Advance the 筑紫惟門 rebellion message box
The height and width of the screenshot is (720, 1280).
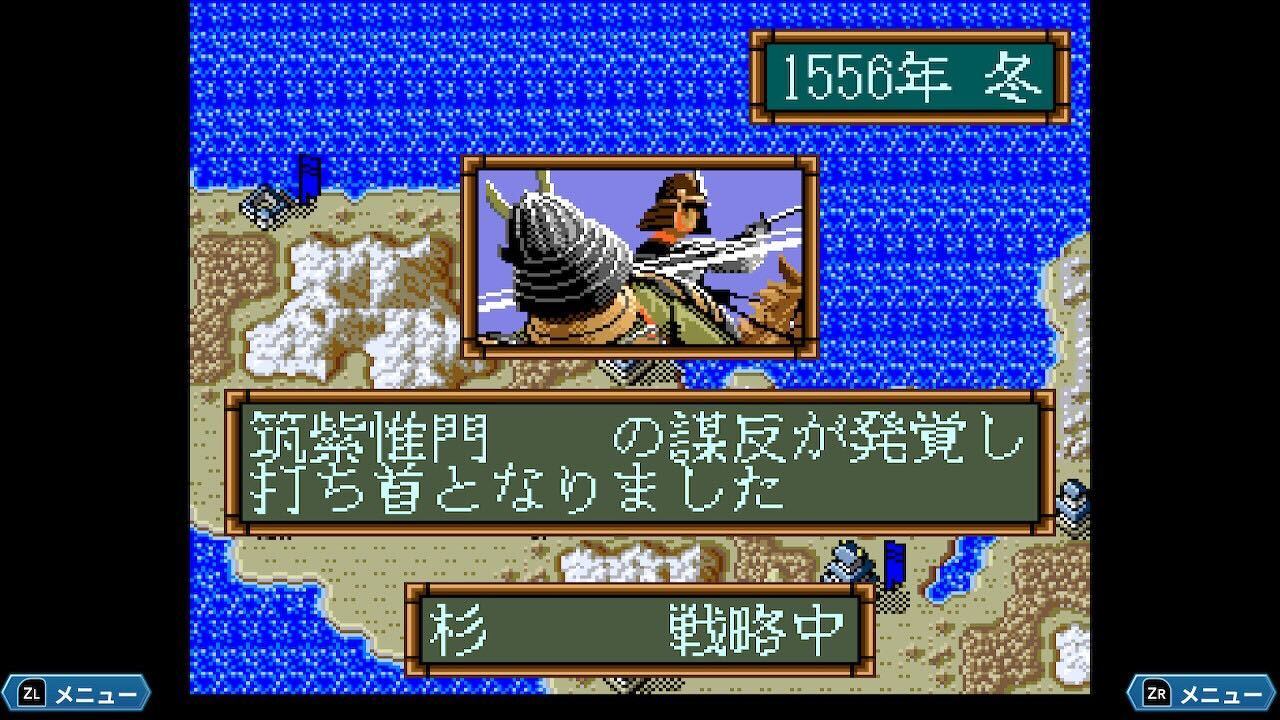640,462
